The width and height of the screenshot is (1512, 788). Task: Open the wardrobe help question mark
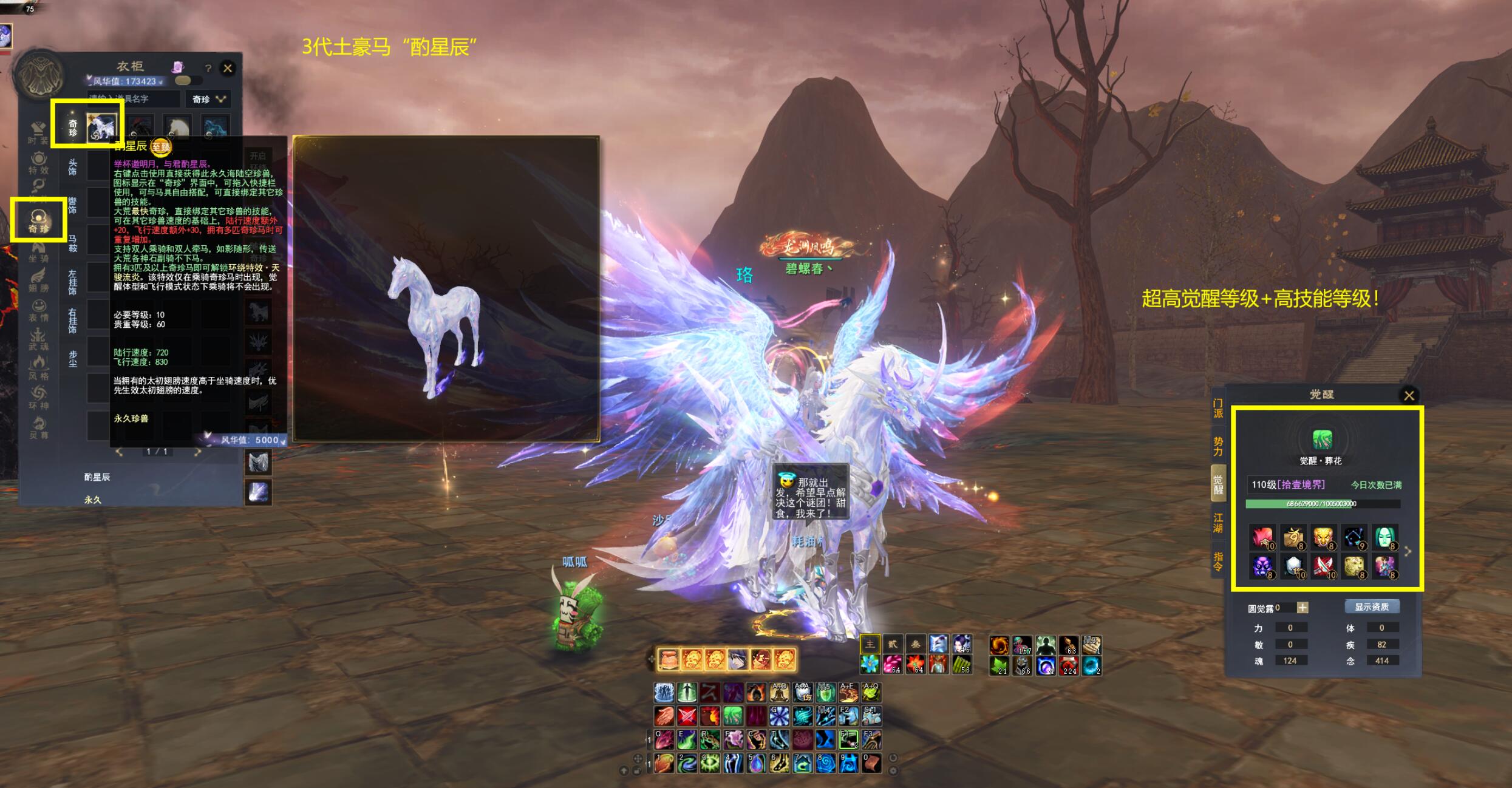point(208,69)
